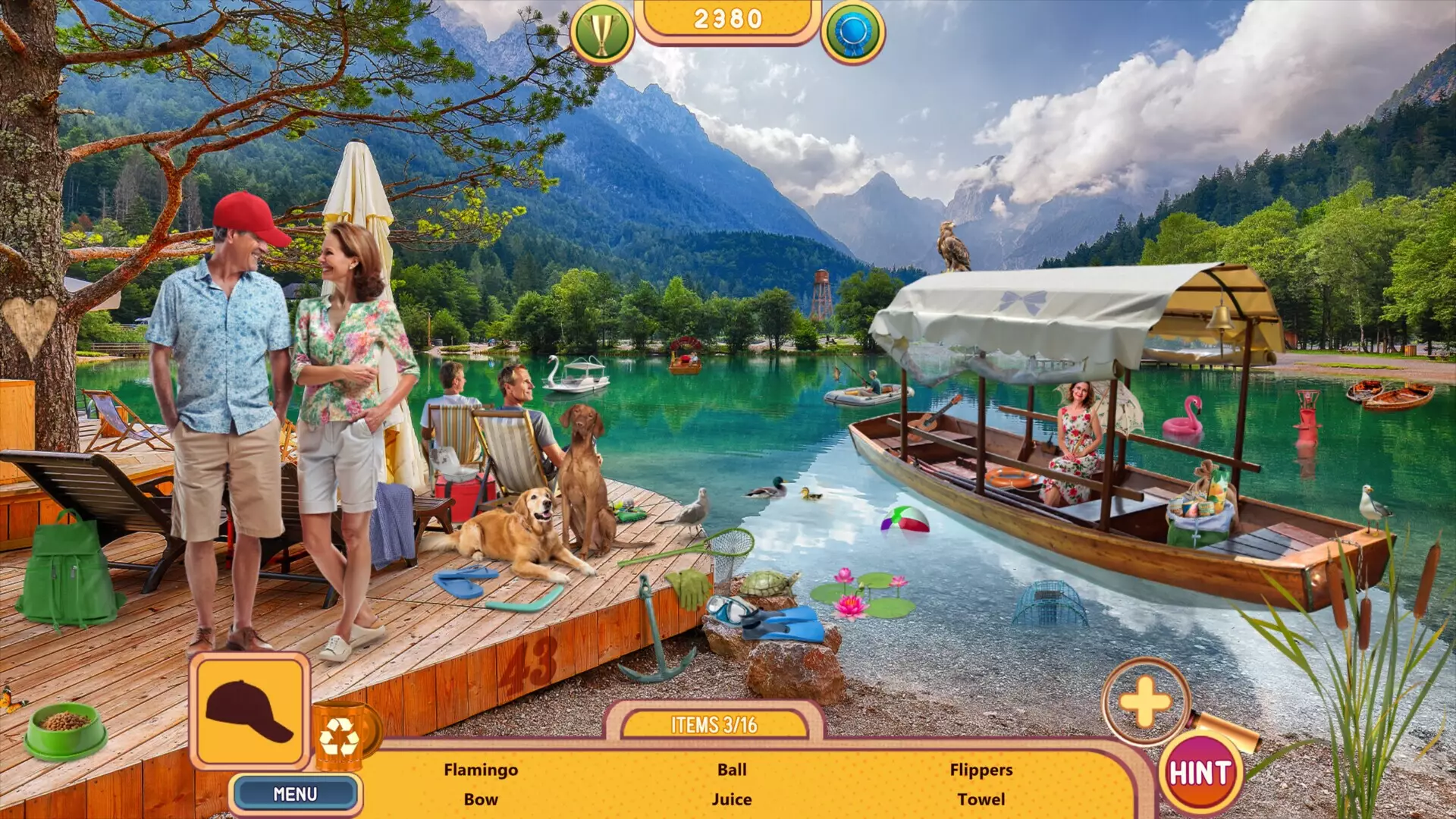Open the MENU button
Image resolution: width=1456 pixels, height=819 pixels.
[295, 792]
